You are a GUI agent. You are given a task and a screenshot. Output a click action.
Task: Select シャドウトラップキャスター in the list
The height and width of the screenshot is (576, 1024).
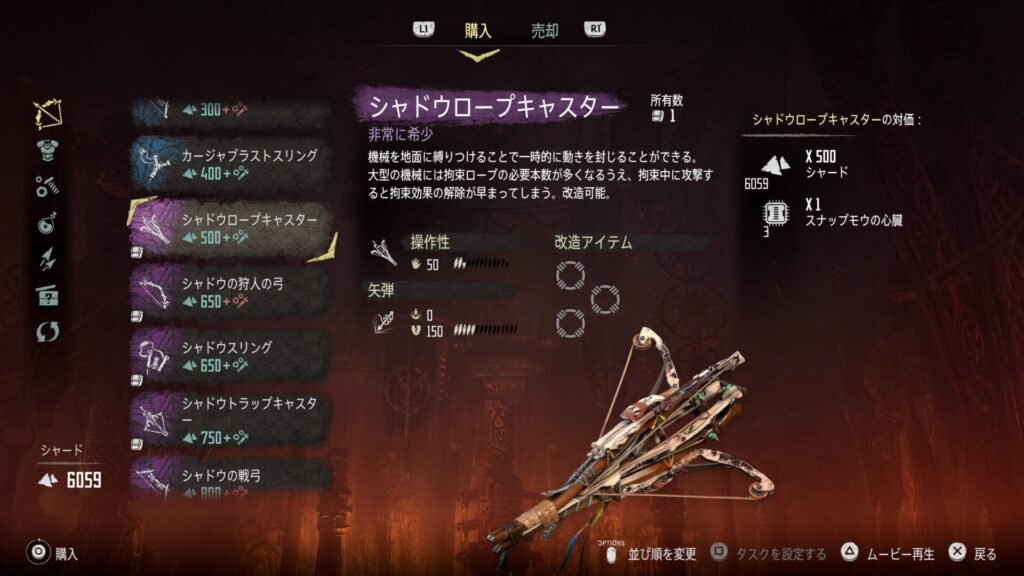tap(229, 420)
